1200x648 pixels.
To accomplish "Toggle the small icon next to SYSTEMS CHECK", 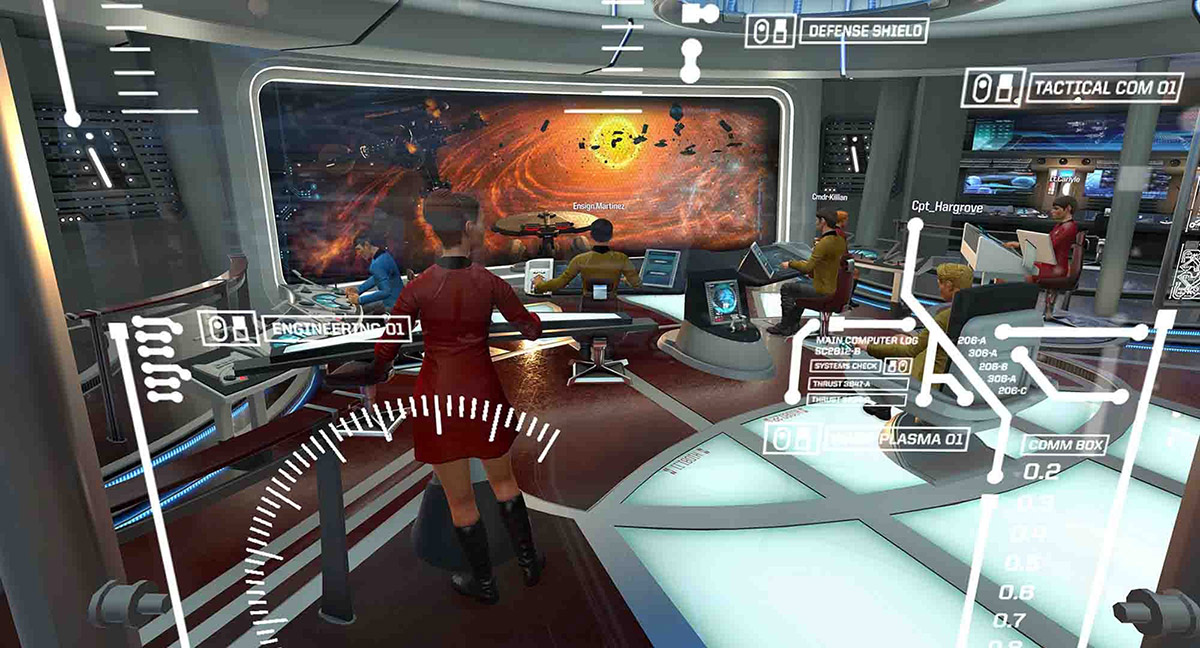I will 896,367.
